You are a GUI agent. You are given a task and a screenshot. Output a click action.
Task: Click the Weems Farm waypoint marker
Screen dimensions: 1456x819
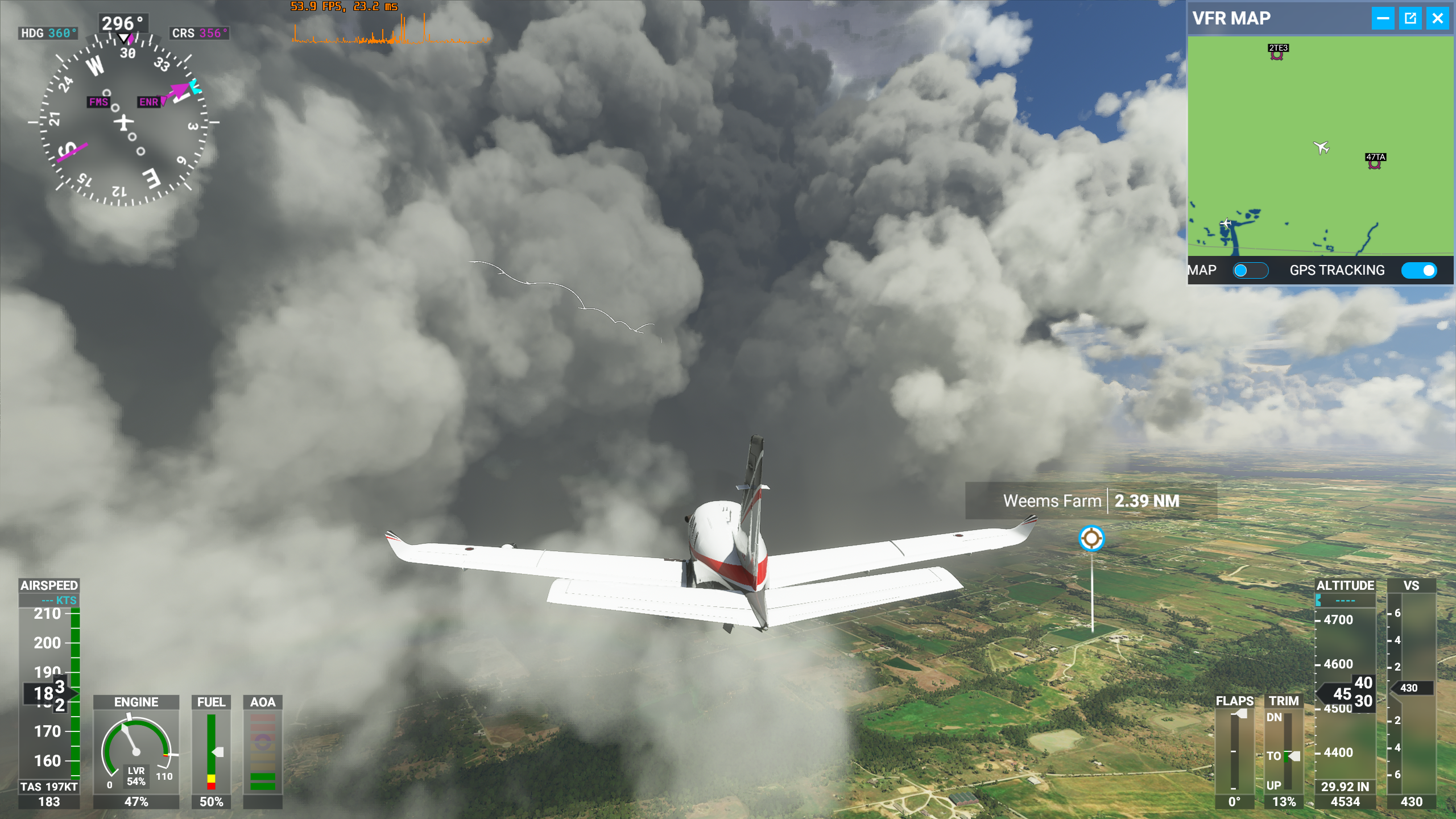[1091, 538]
